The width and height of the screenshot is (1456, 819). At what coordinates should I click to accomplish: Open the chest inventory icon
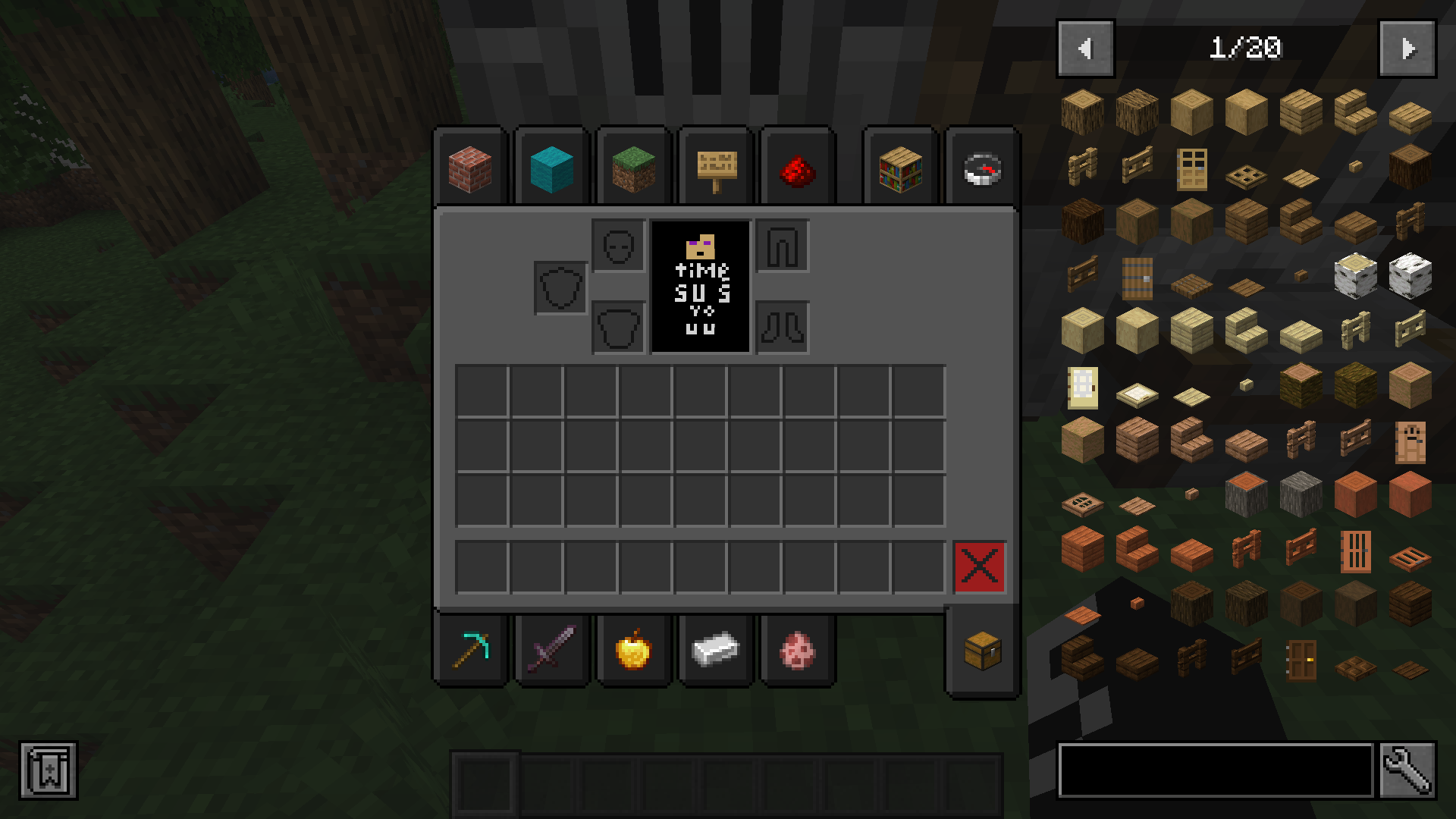click(x=982, y=650)
